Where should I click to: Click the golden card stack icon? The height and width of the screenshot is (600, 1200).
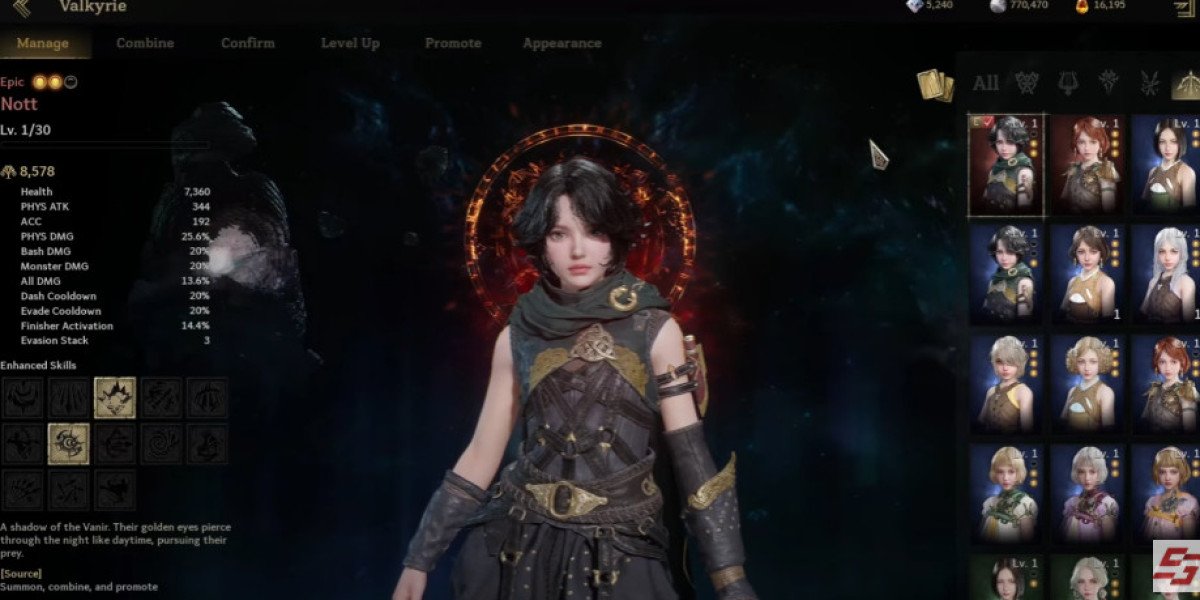(935, 85)
